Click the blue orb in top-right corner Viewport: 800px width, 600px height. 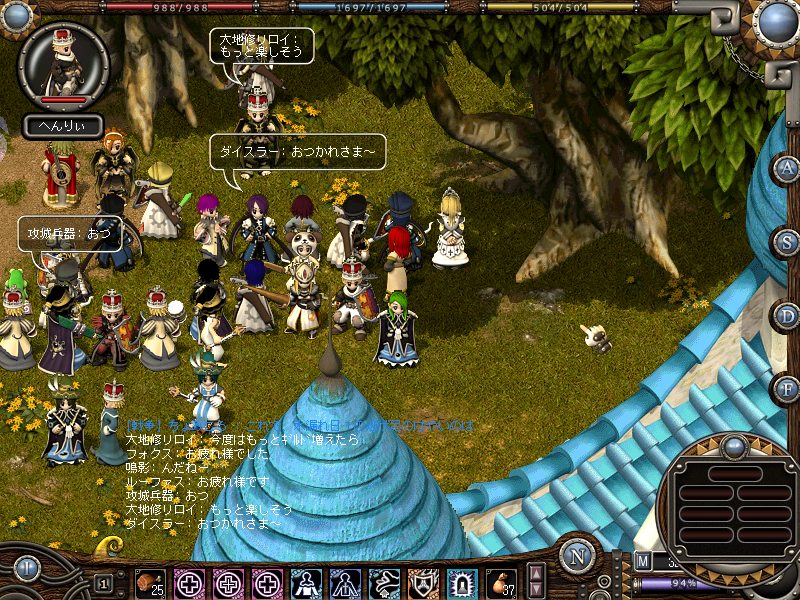pyautogui.click(x=775, y=22)
